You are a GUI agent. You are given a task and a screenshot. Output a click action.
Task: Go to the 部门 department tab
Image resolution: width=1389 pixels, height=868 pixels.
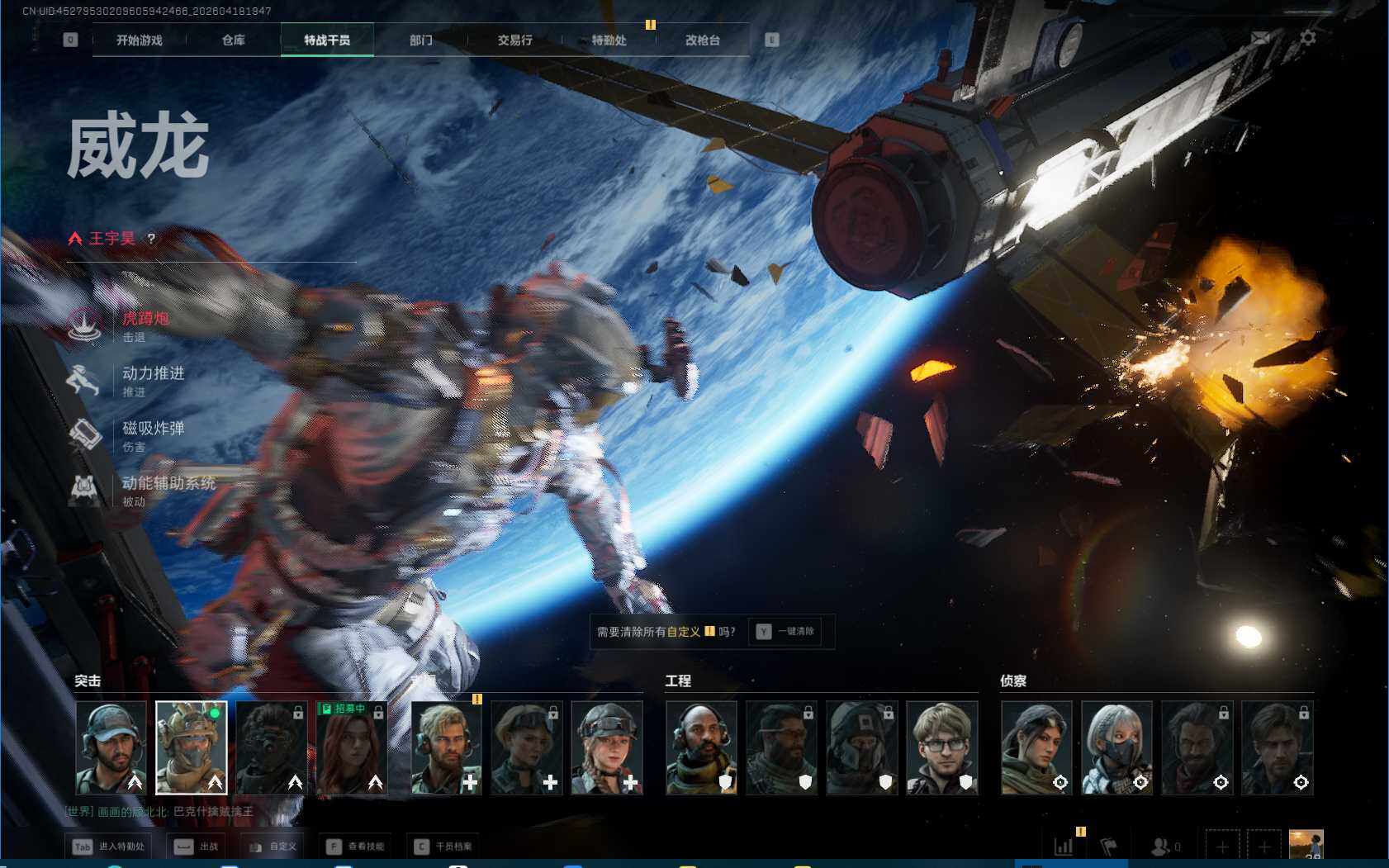(x=421, y=40)
